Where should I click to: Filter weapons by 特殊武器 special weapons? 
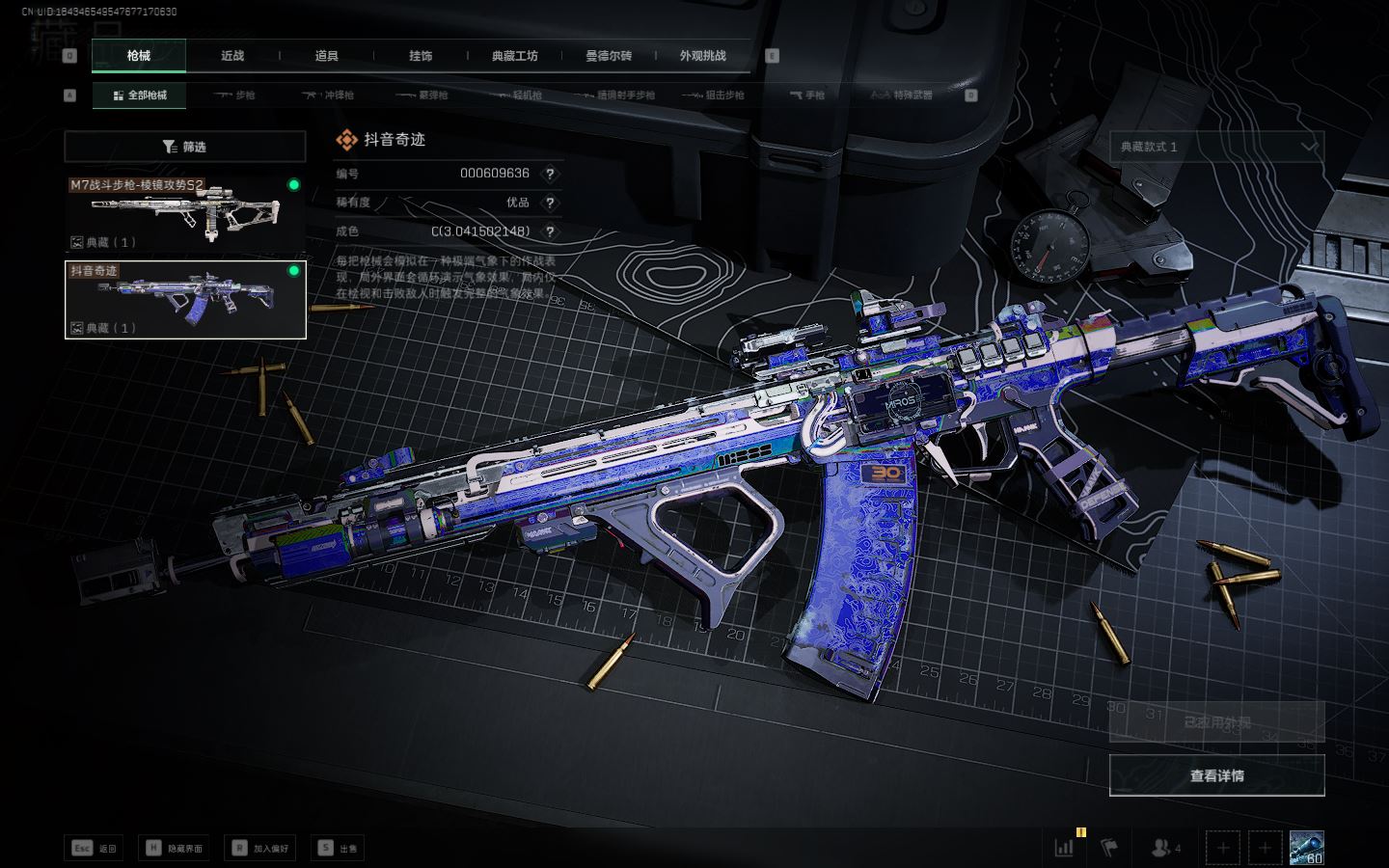pyautogui.click(x=902, y=95)
